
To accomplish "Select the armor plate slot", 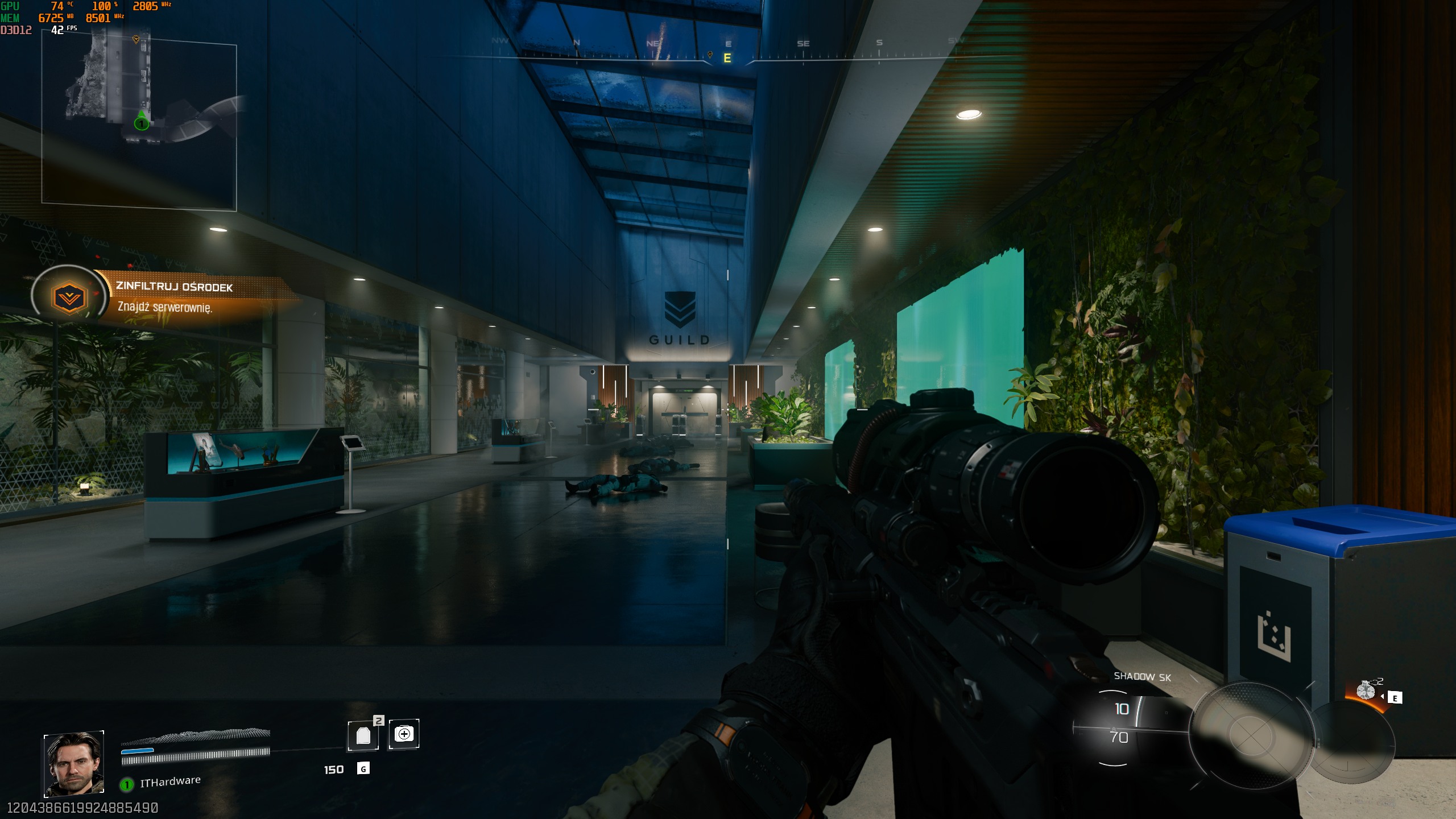I will click(x=363, y=735).
